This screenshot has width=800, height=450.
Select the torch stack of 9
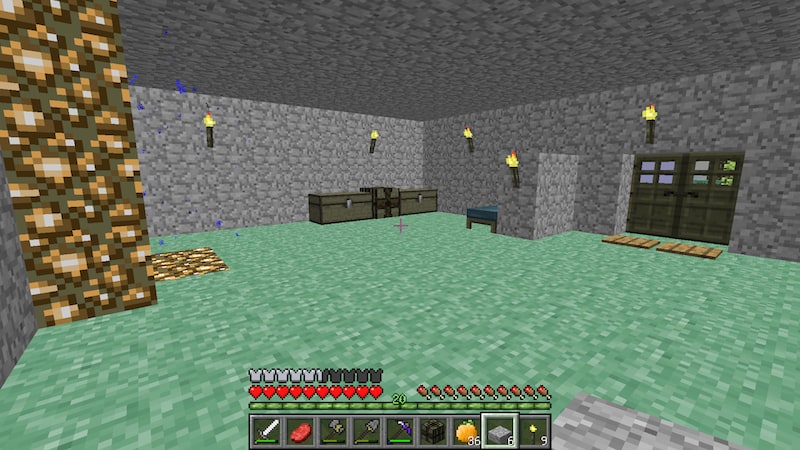click(x=532, y=432)
